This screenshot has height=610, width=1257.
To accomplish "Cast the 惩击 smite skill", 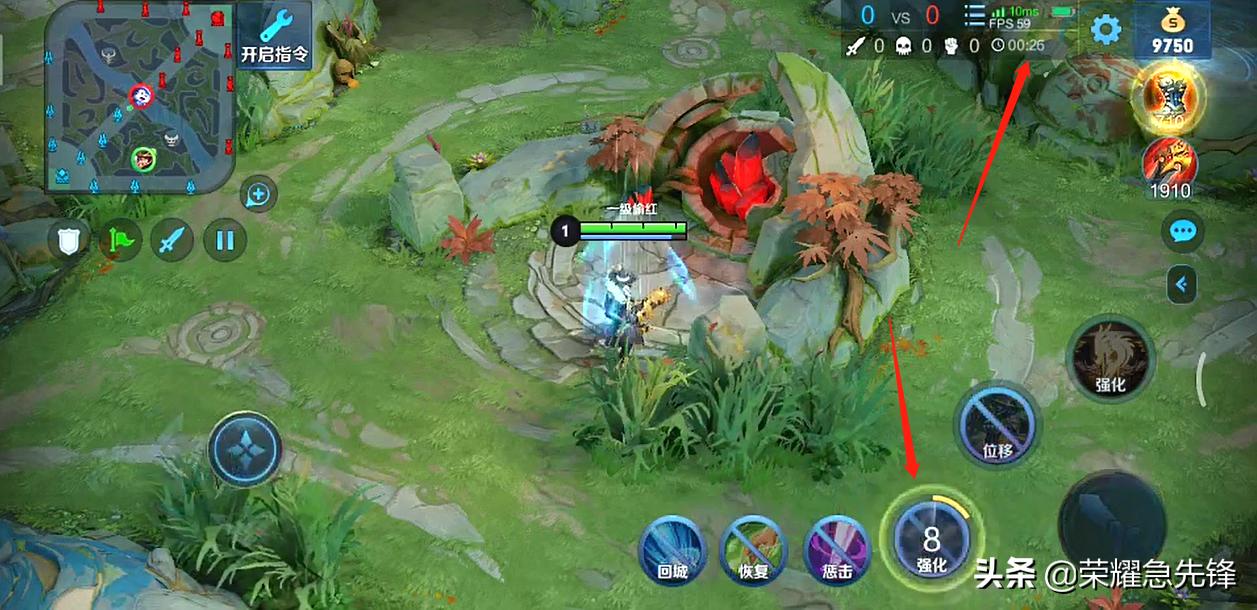I will pyautogui.click(x=836, y=551).
